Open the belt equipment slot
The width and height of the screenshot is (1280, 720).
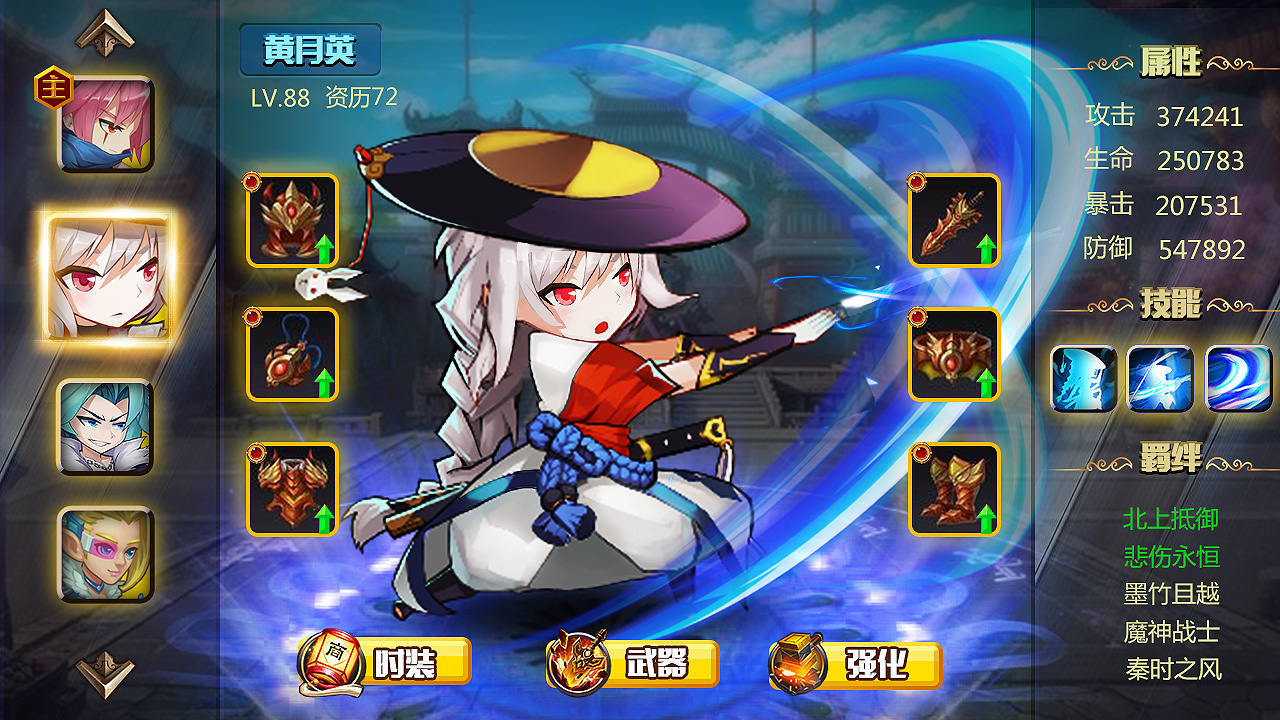tap(954, 355)
